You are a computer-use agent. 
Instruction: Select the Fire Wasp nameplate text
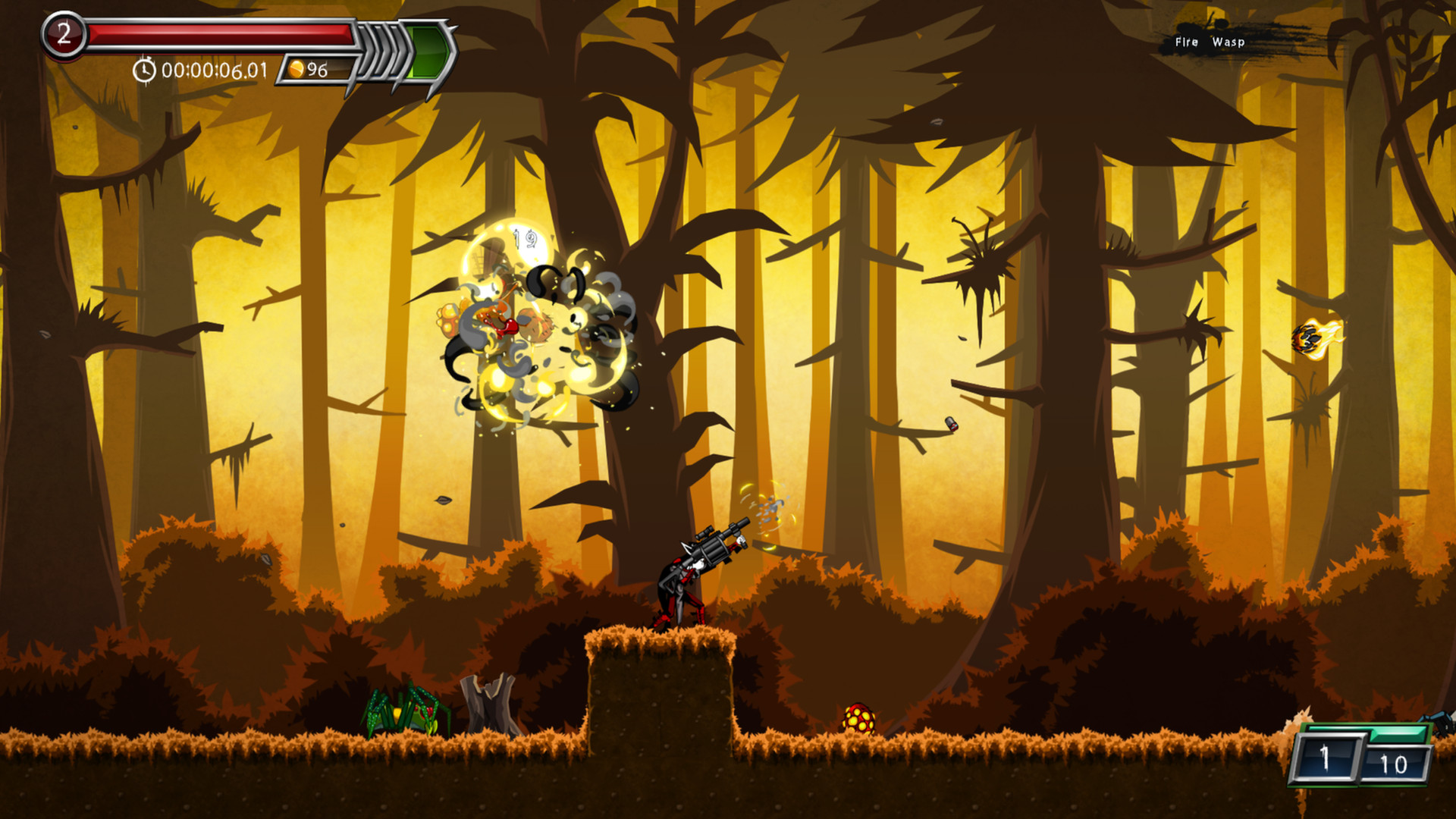point(1209,43)
